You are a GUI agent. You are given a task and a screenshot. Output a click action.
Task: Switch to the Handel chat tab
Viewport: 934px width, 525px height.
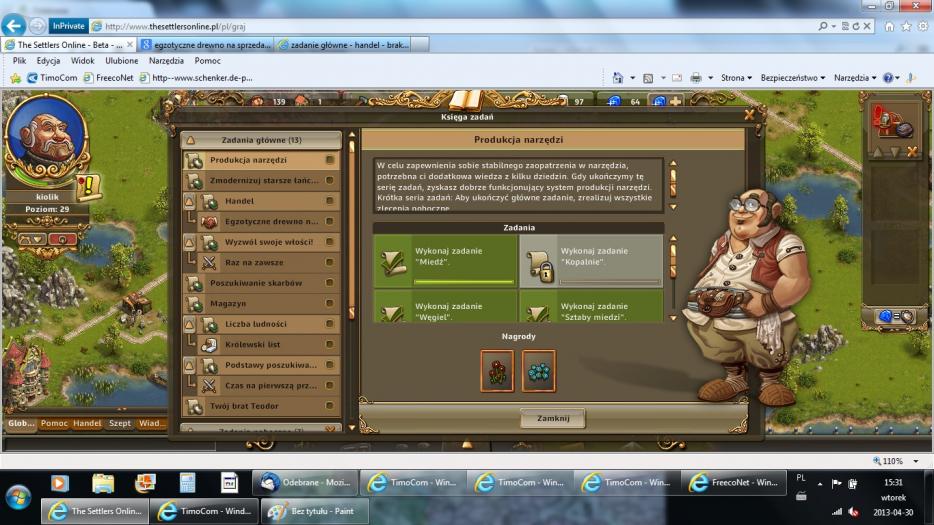pyautogui.click(x=87, y=424)
